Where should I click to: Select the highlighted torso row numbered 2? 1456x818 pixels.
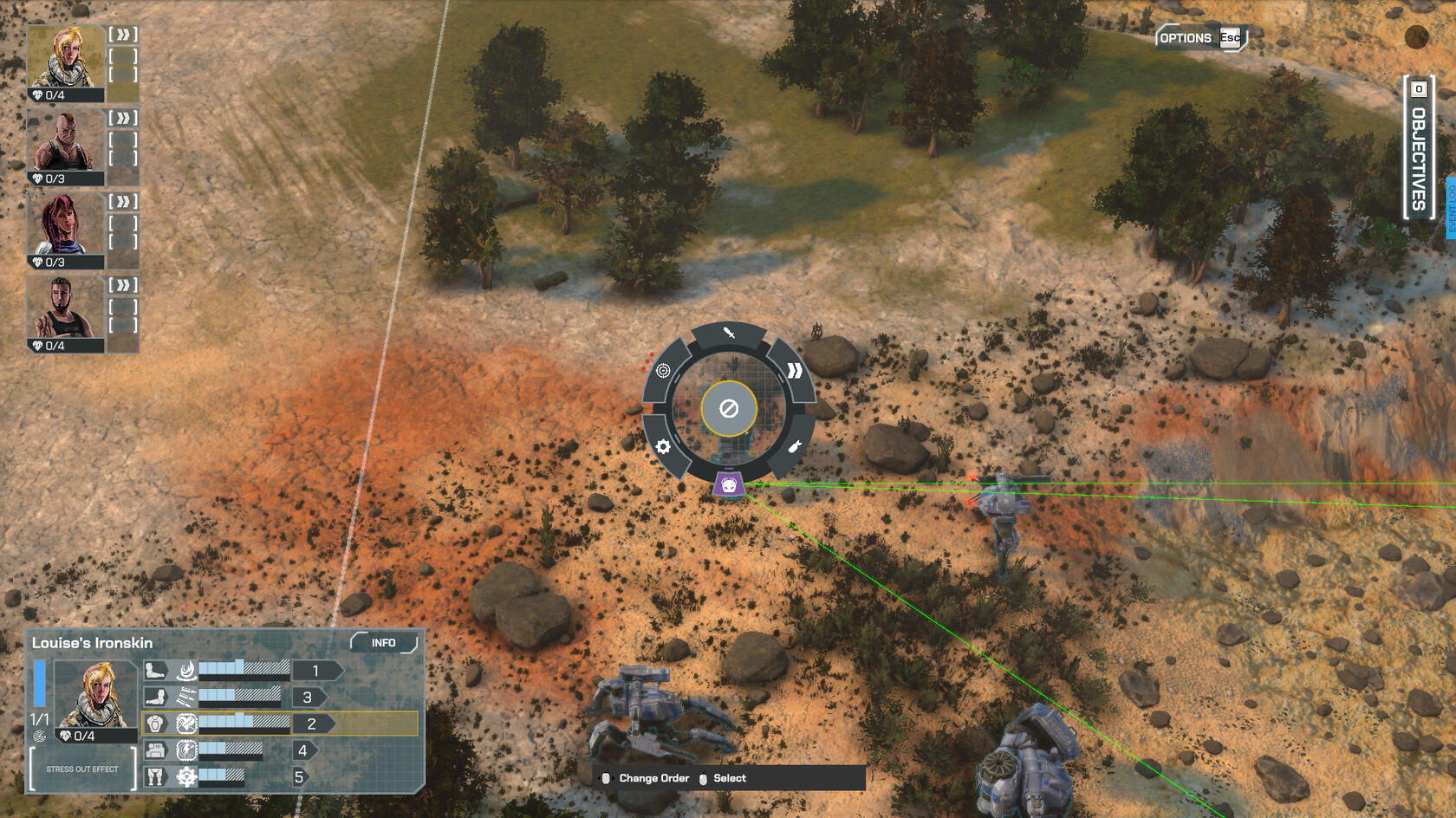(279, 724)
